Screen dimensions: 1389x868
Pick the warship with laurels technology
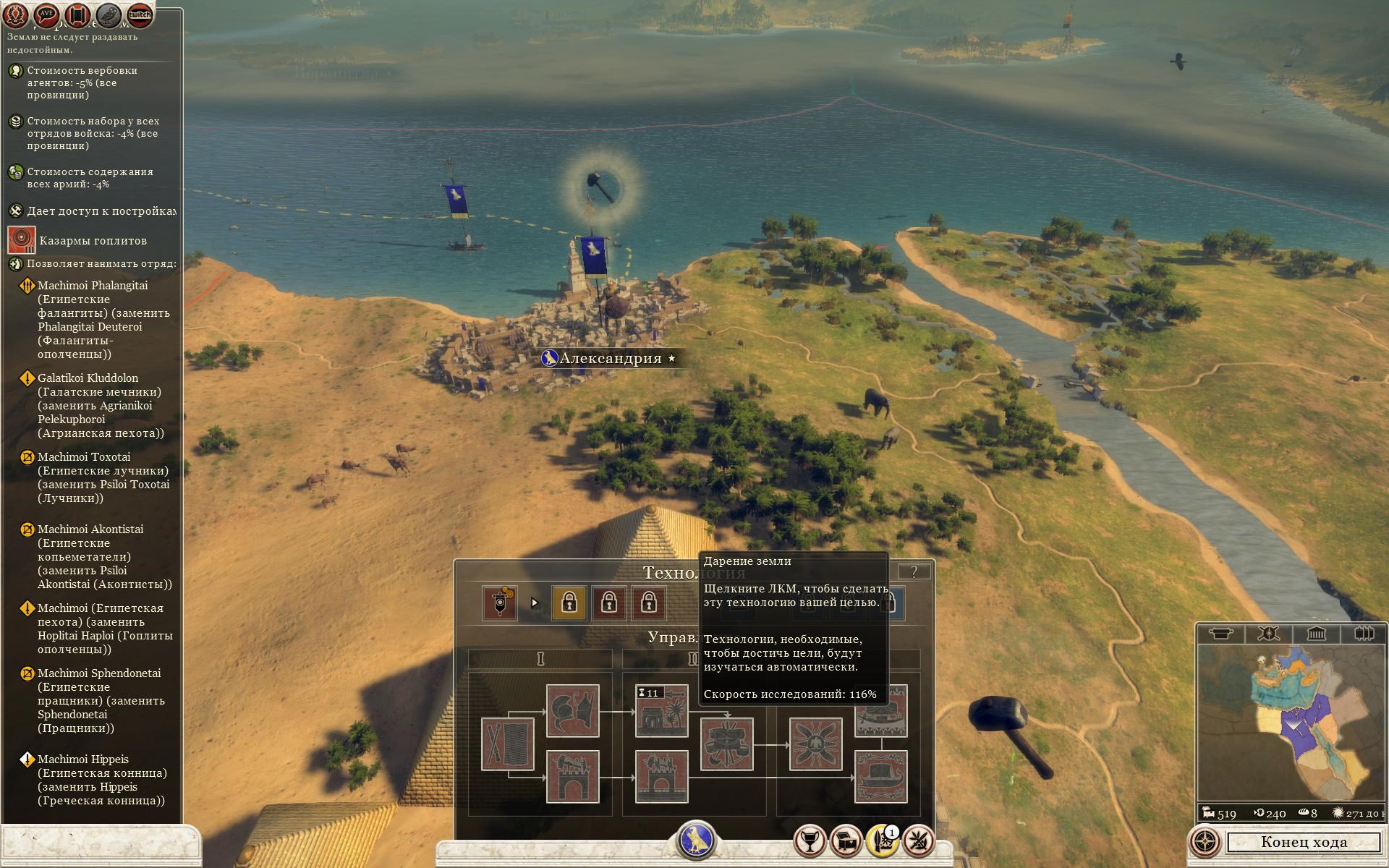point(880,777)
